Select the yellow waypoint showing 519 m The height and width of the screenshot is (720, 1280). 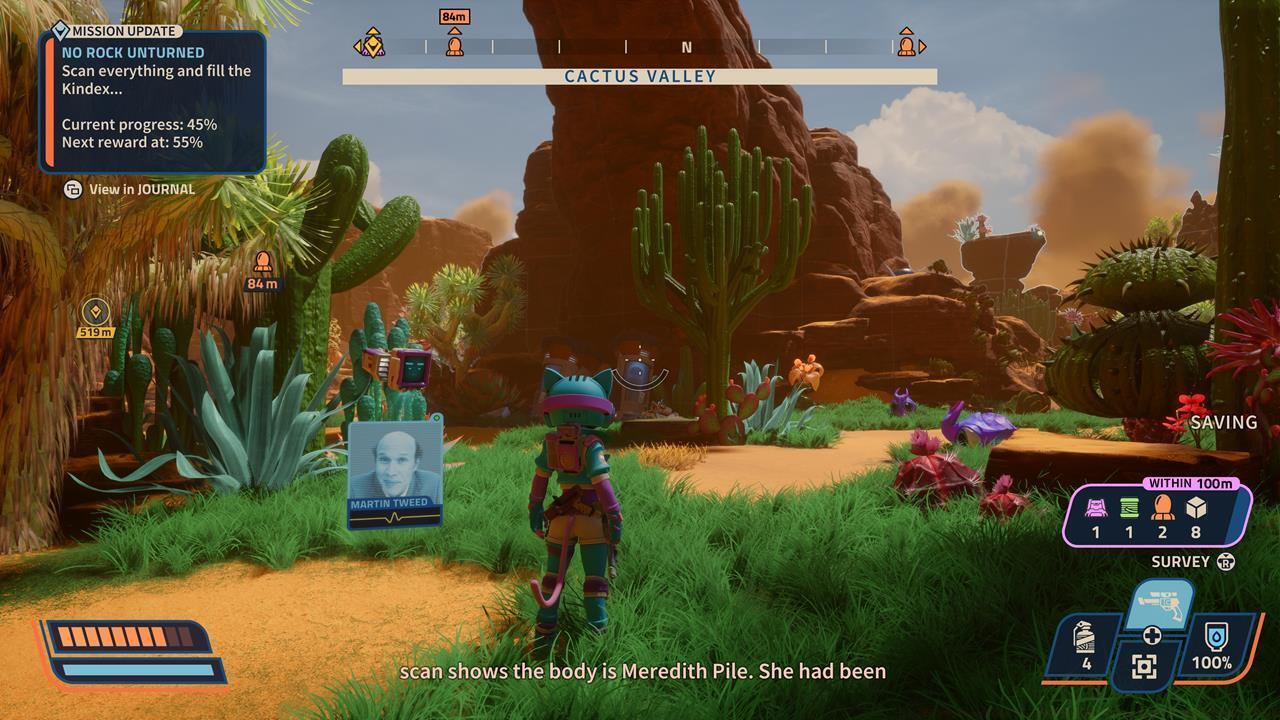[x=94, y=312]
